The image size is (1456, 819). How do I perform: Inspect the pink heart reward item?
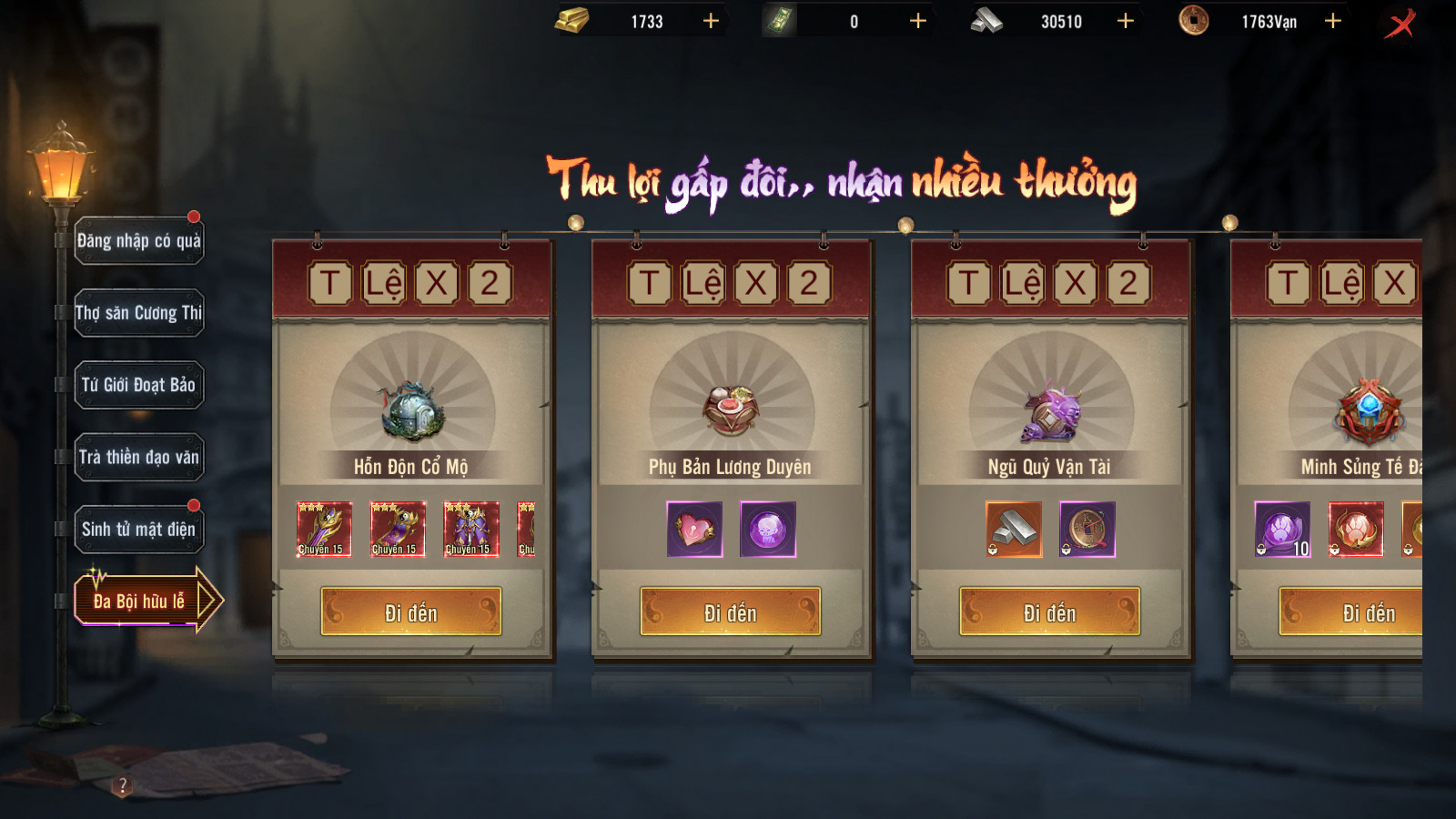[x=695, y=530]
